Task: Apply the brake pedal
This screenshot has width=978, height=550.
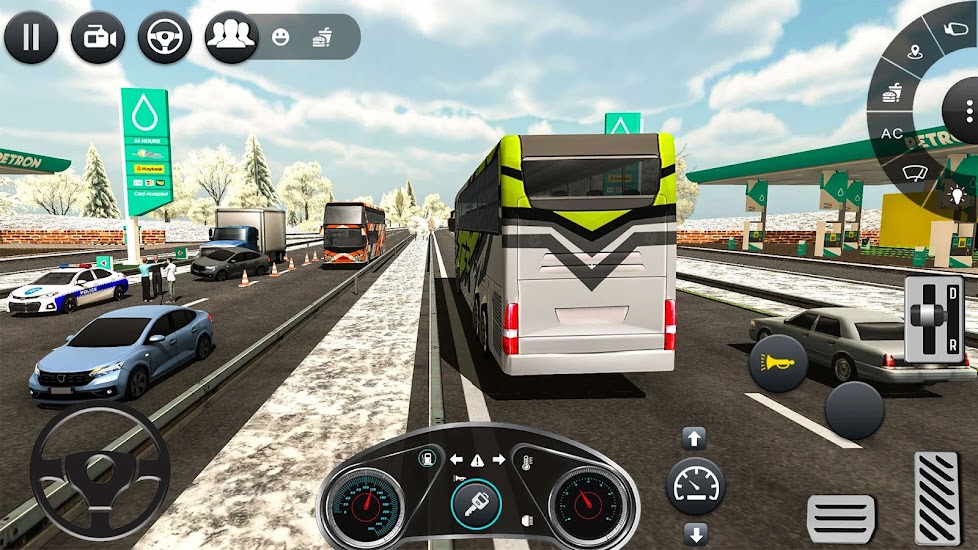Action: pyautogui.click(x=841, y=518)
